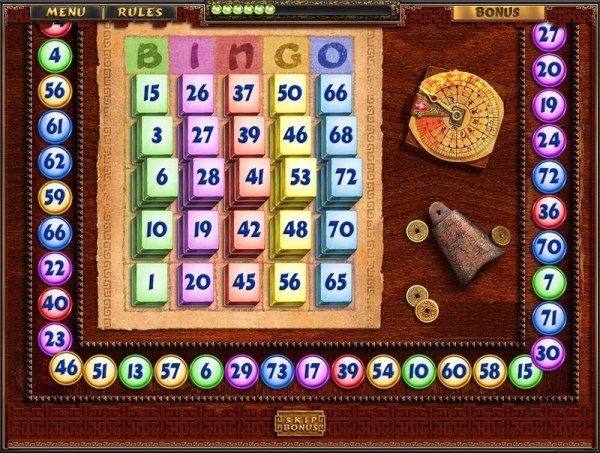
Task: Choose the green tile numbered 1
Action: tap(152, 283)
